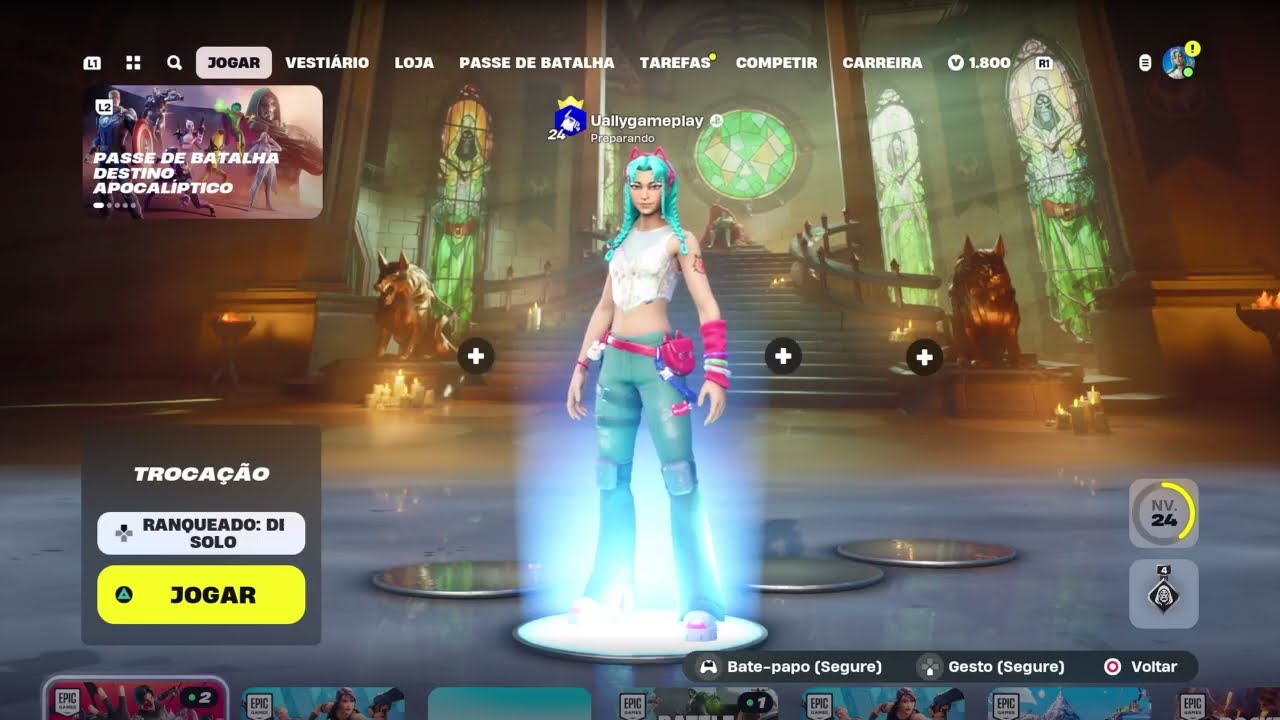1280x720 pixels.
Task: Open the Carreira tab
Action: [882, 62]
